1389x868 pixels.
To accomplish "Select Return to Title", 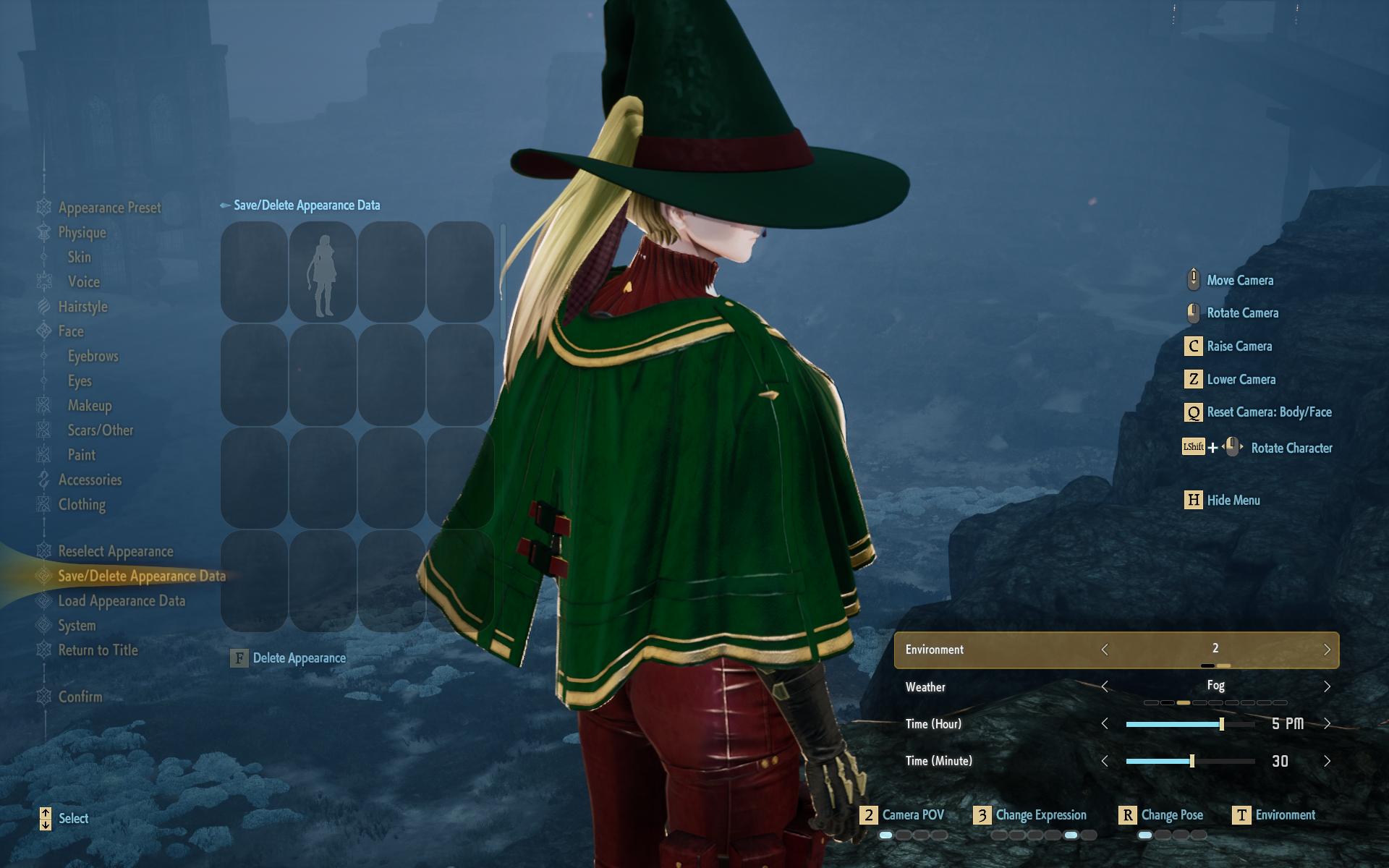I will click(x=98, y=650).
